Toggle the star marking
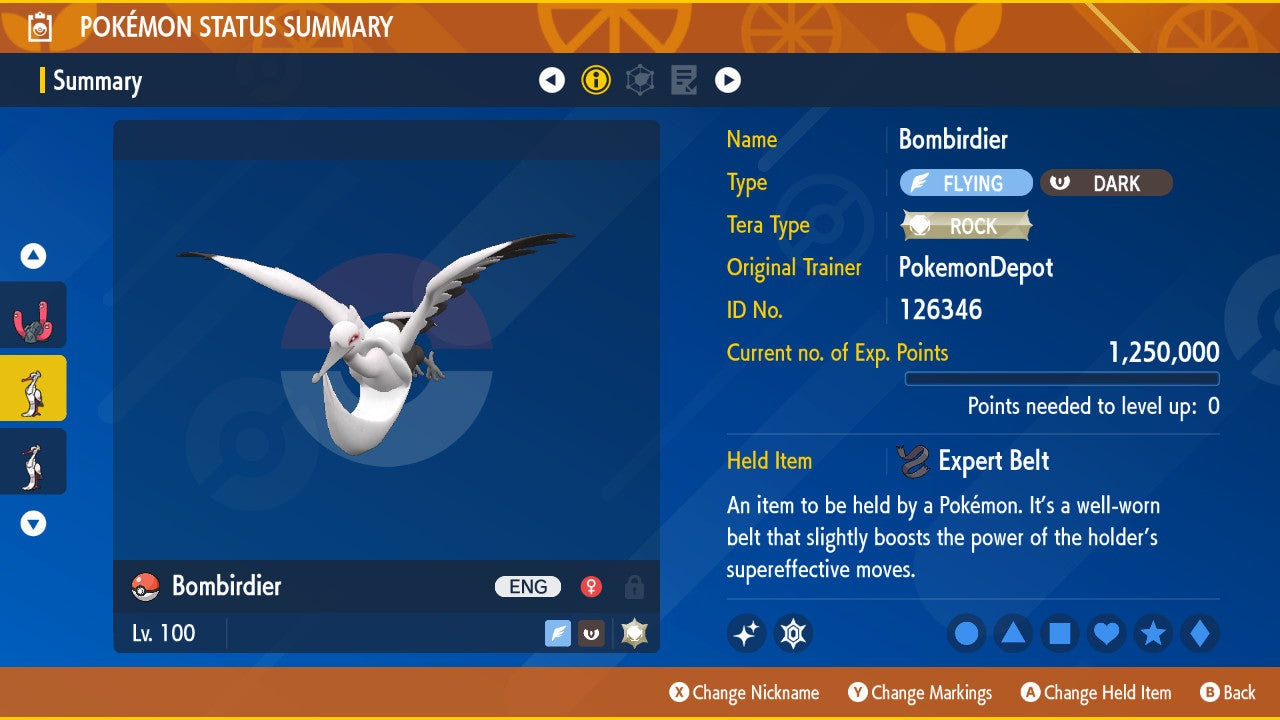The image size is (1280, 720). point(1153,633)
